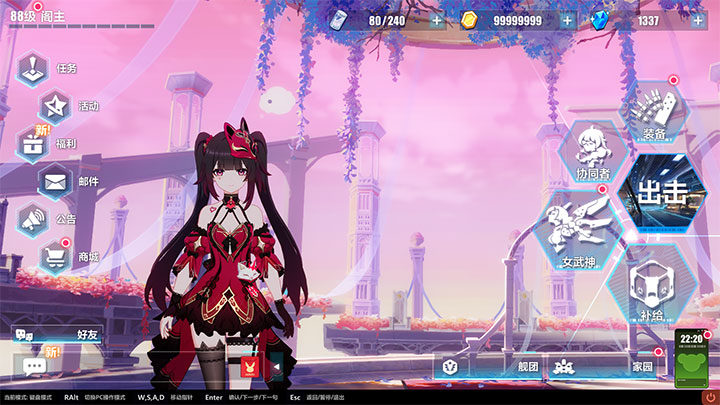720x405 pixels.
Task: Add stamina with the plus button
Action: 436,20
